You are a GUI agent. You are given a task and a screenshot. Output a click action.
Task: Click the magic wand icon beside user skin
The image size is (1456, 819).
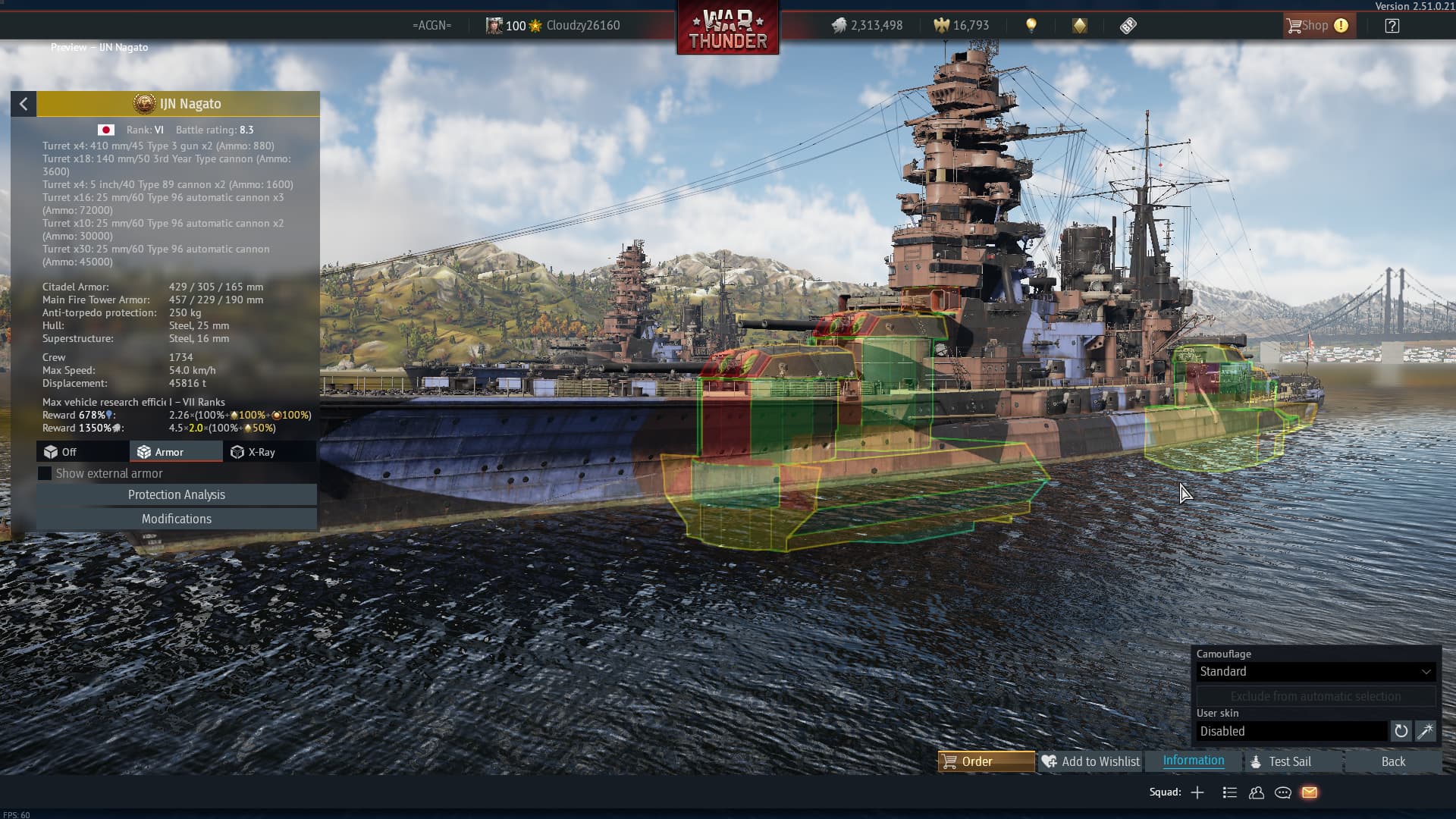(1425, 731)
